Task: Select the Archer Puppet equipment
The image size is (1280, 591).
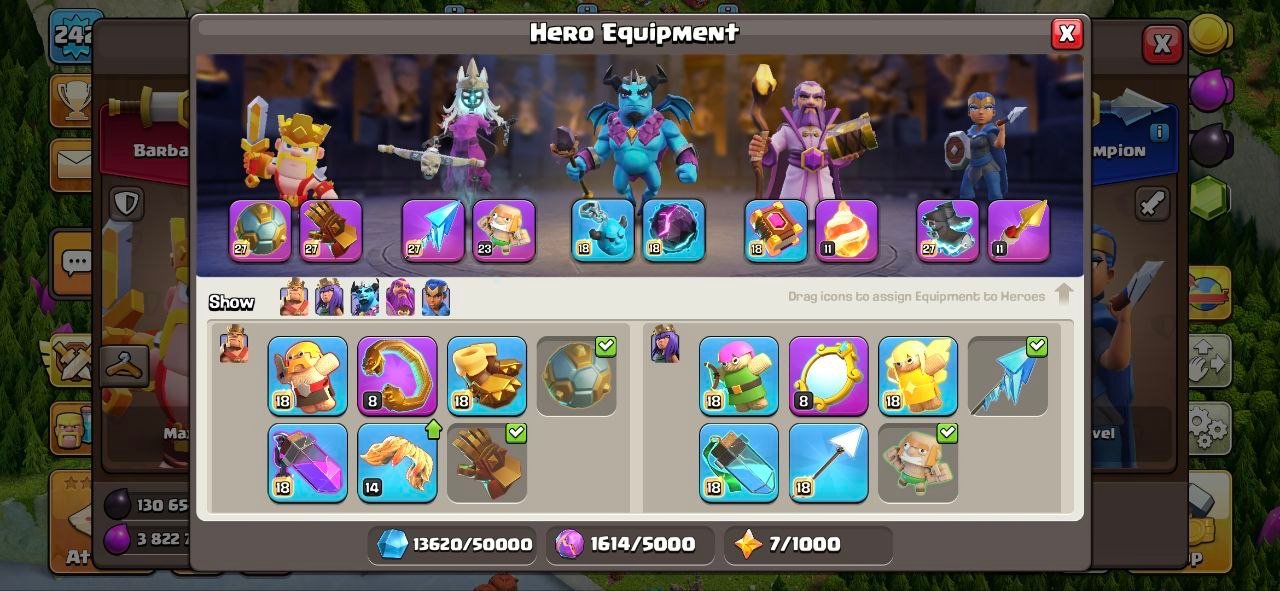Action: coord(739,376)
